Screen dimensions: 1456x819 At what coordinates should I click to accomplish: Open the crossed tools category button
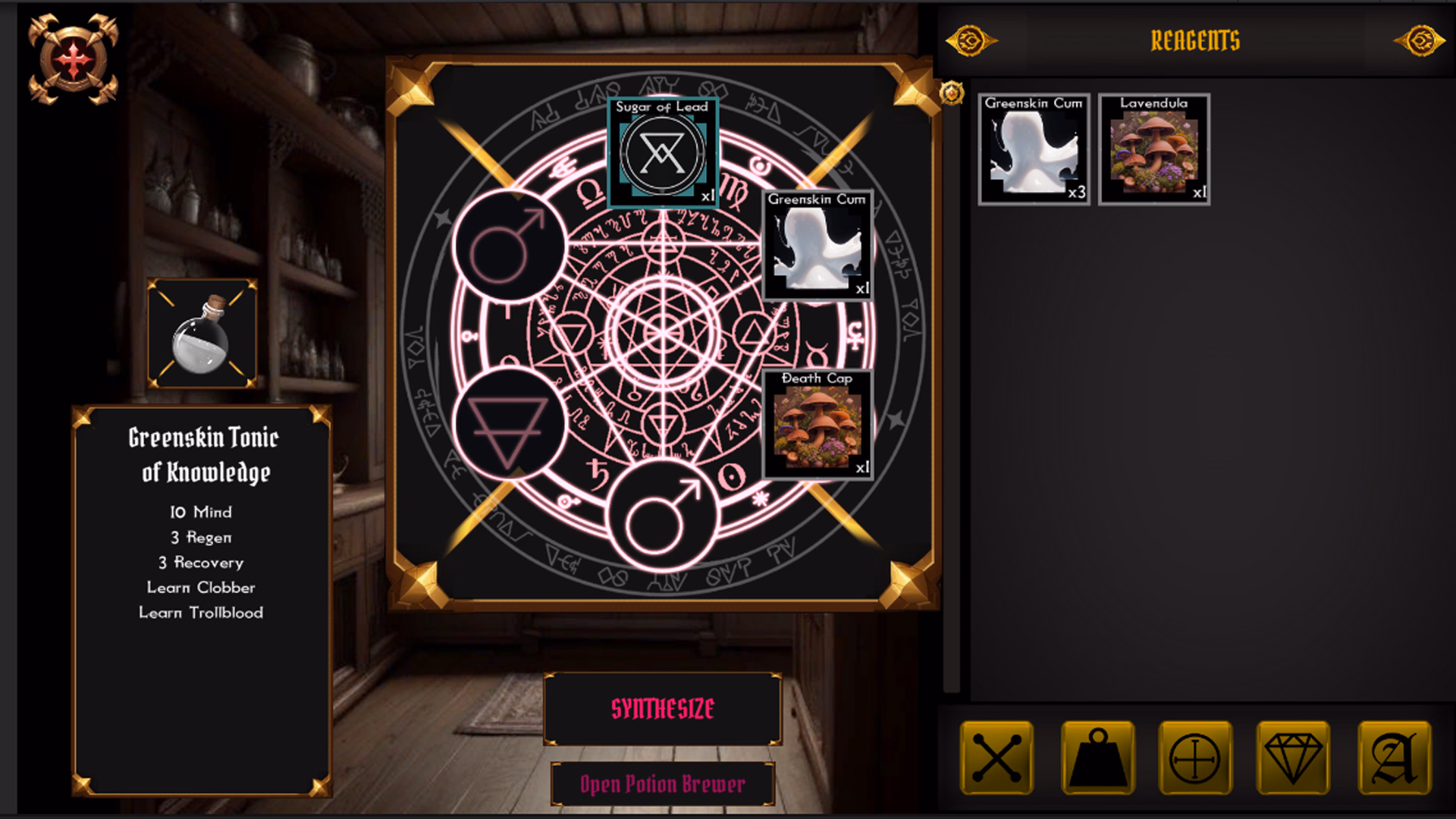996,758
